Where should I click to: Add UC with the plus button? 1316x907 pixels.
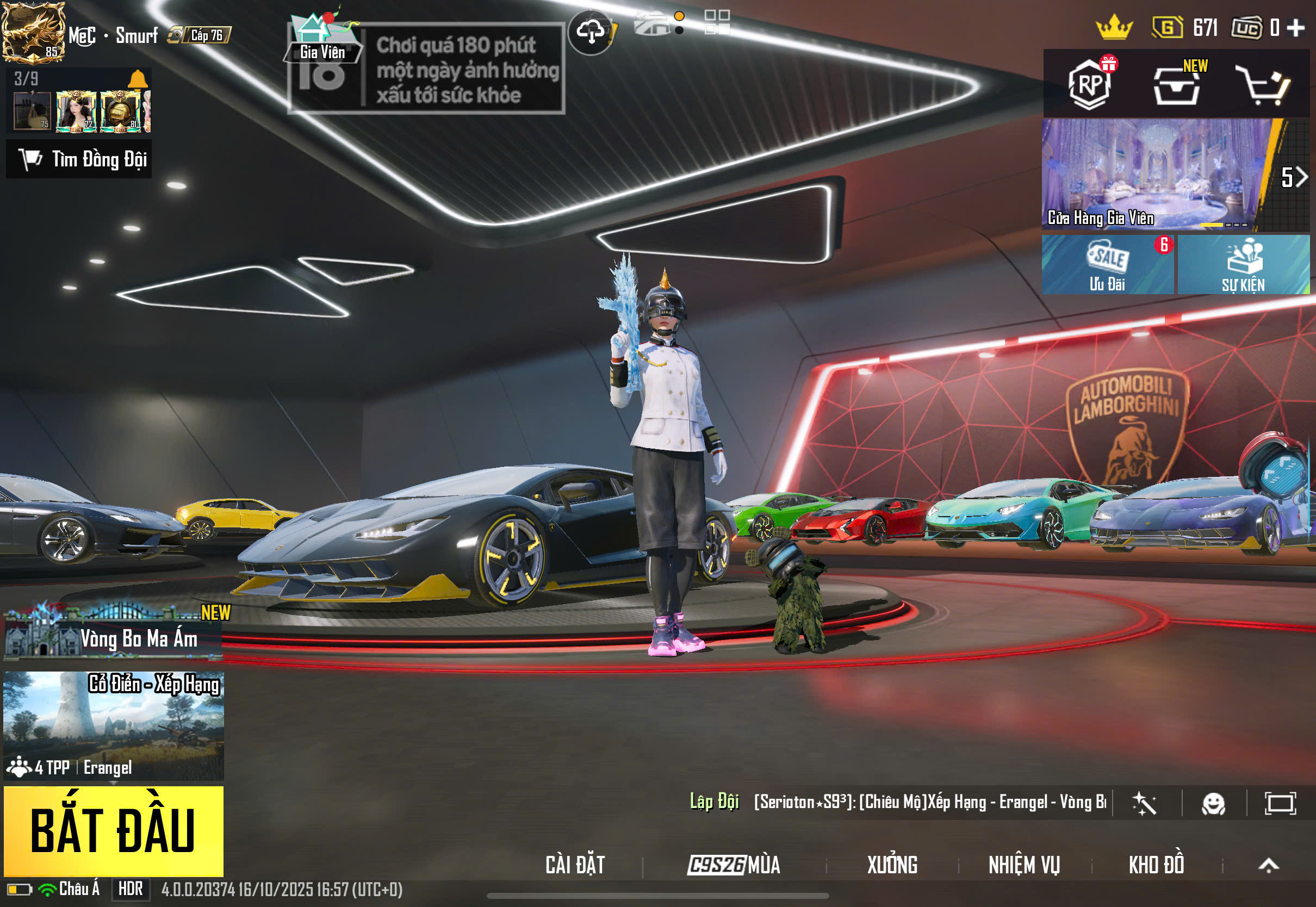pyautogui.click(x=1296, y=27)
